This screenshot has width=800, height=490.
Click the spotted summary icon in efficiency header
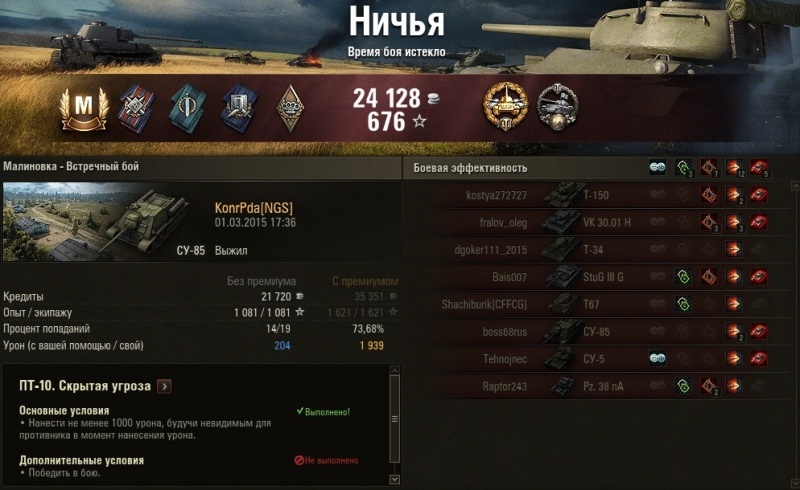[x=657, y=167]
